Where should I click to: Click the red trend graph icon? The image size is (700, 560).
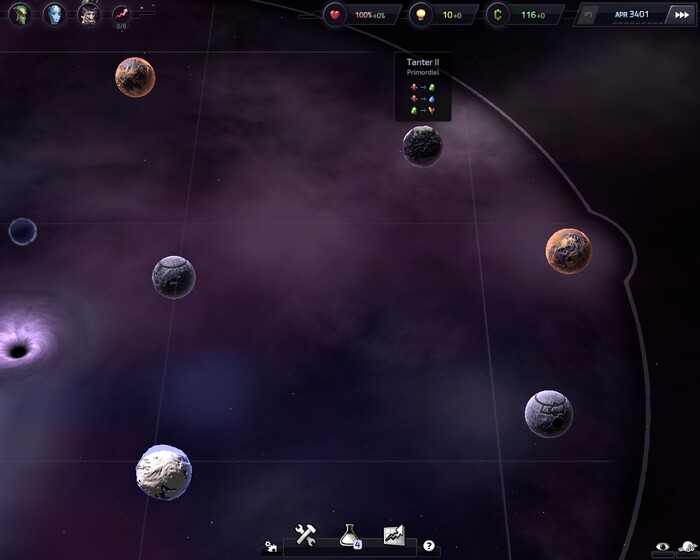point(121,14)
